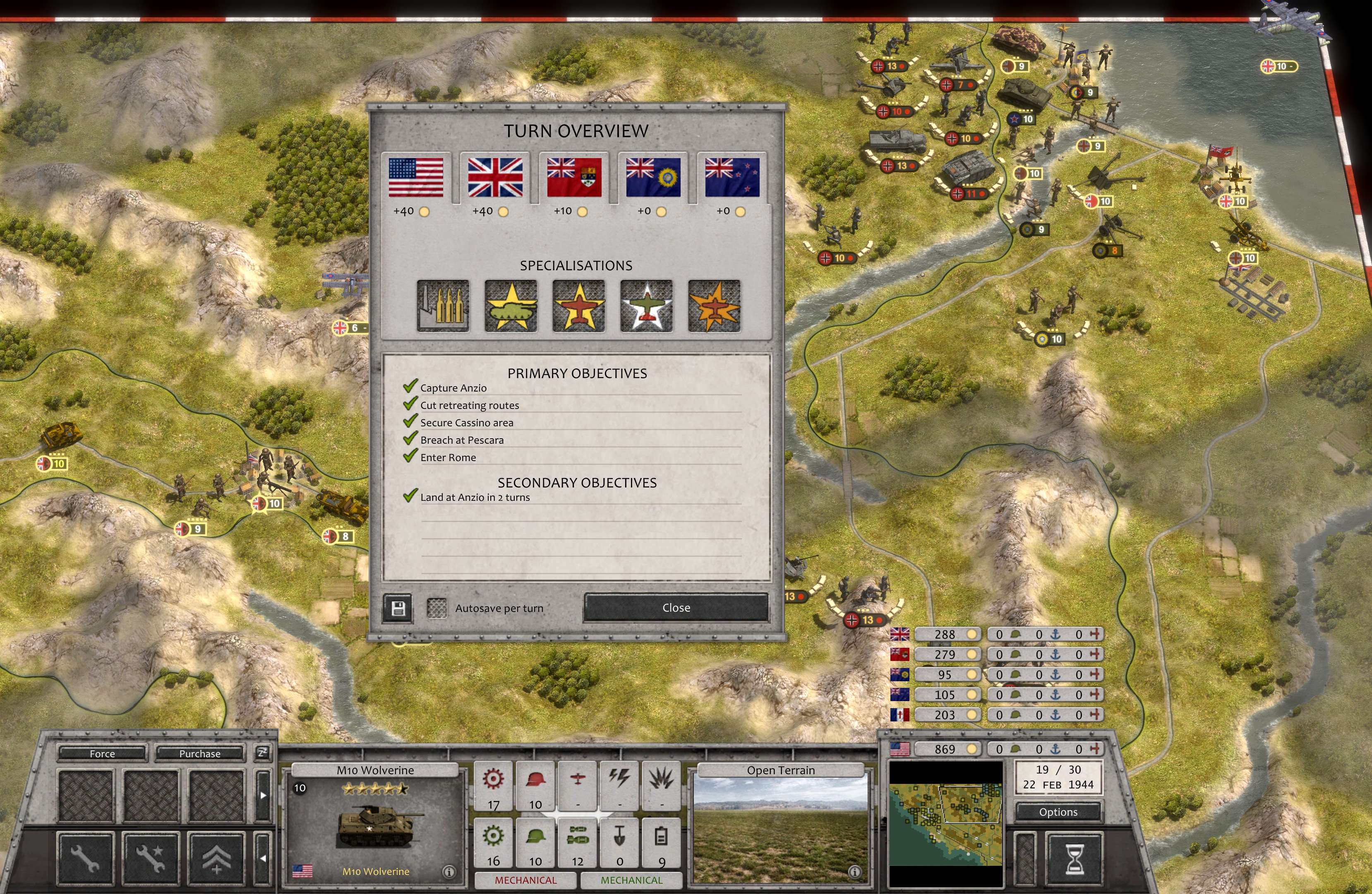Click the single wrench repair button
This screenshot has height=894, width=1372.
(85, 859)
